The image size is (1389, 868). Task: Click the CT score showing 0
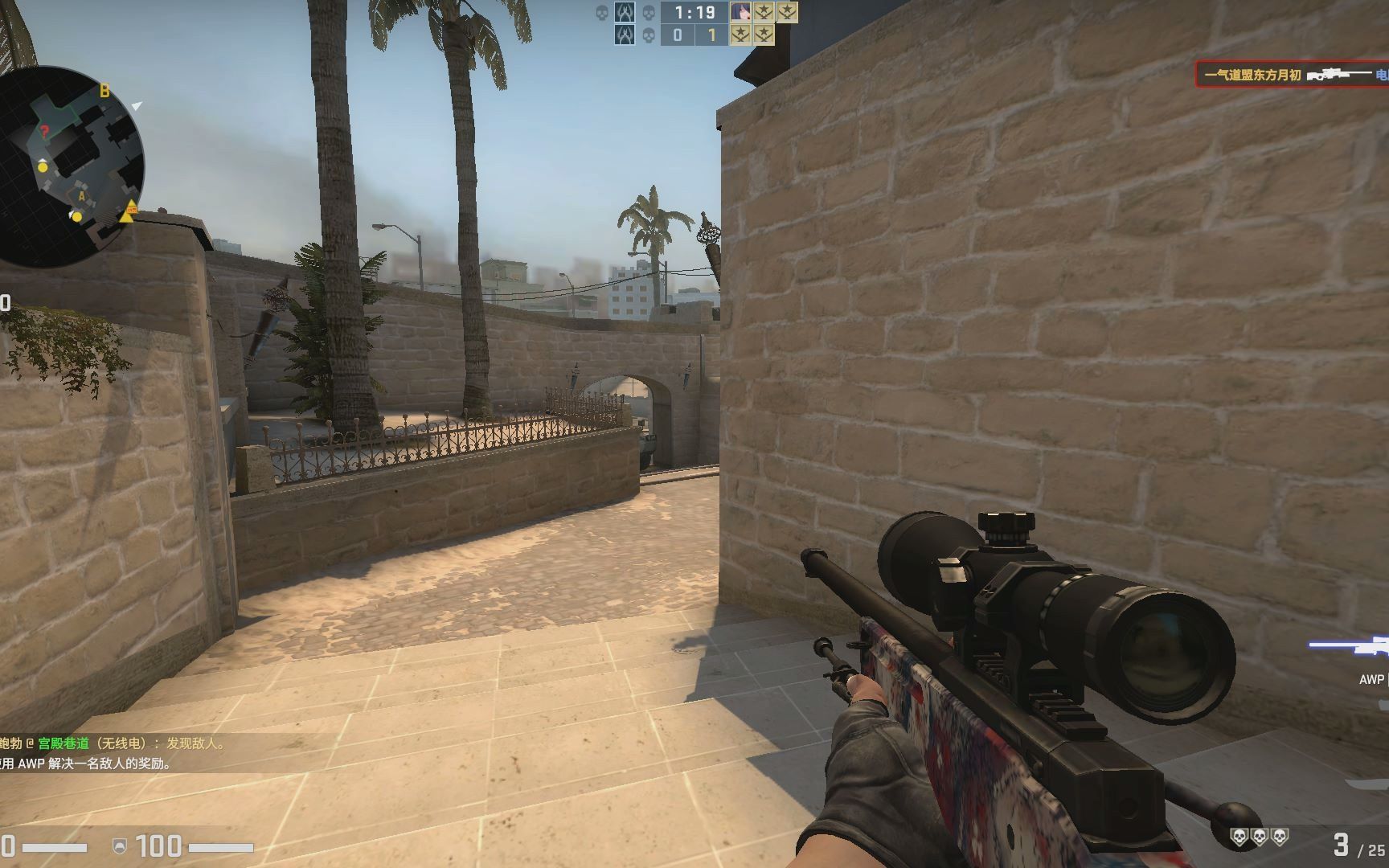pos(678,35)
